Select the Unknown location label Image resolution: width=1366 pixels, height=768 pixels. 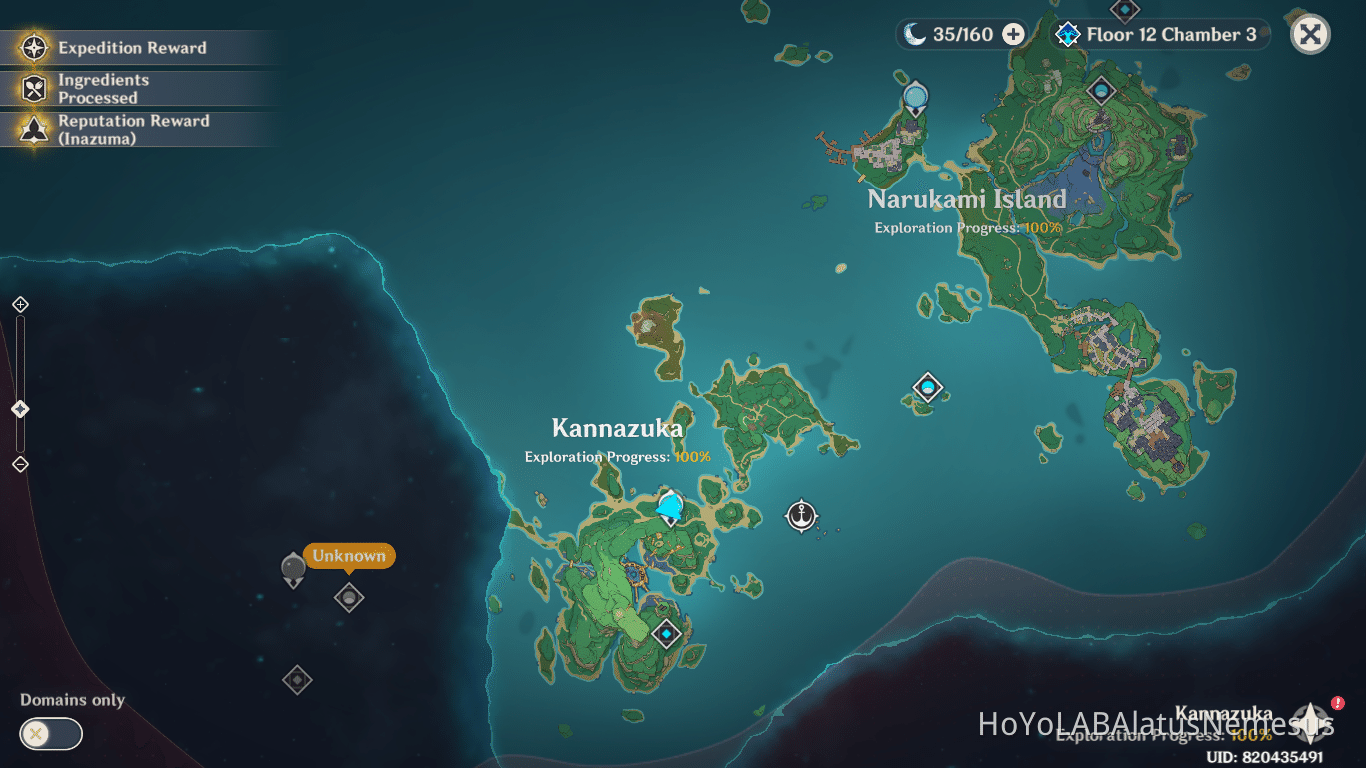click(x=348, y=555)
